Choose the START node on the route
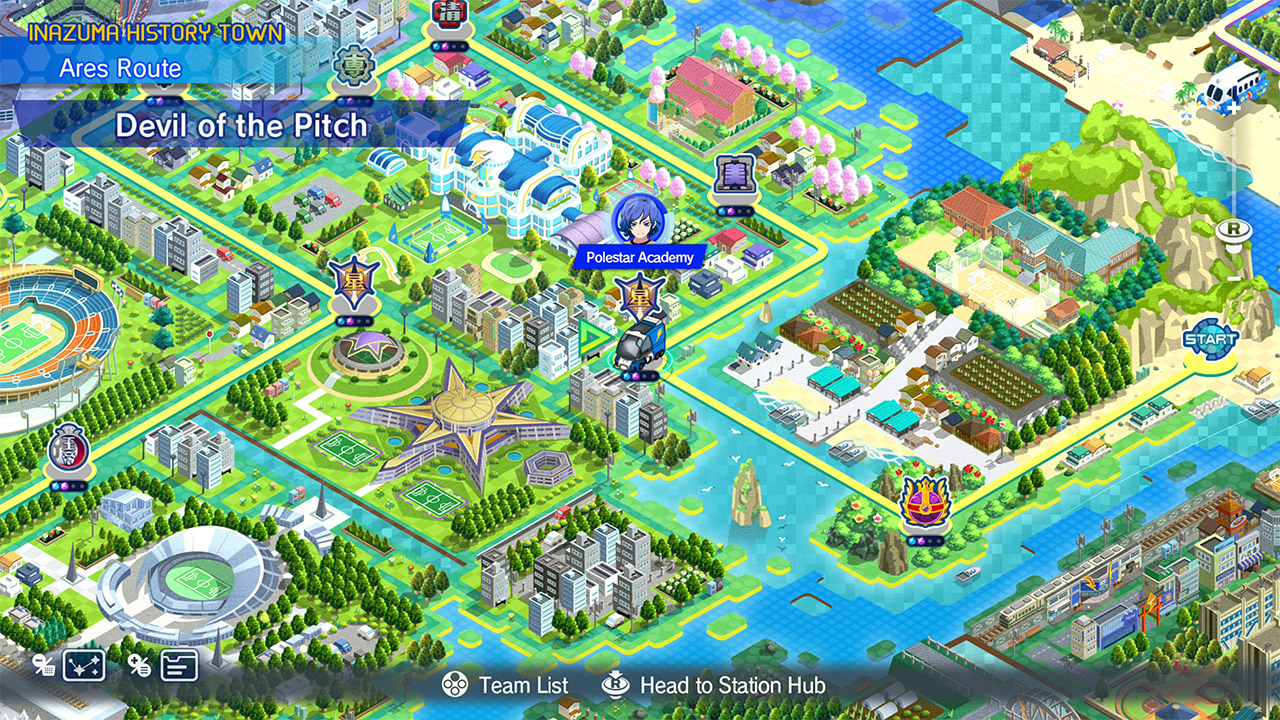 click(x=1210, y=339)
